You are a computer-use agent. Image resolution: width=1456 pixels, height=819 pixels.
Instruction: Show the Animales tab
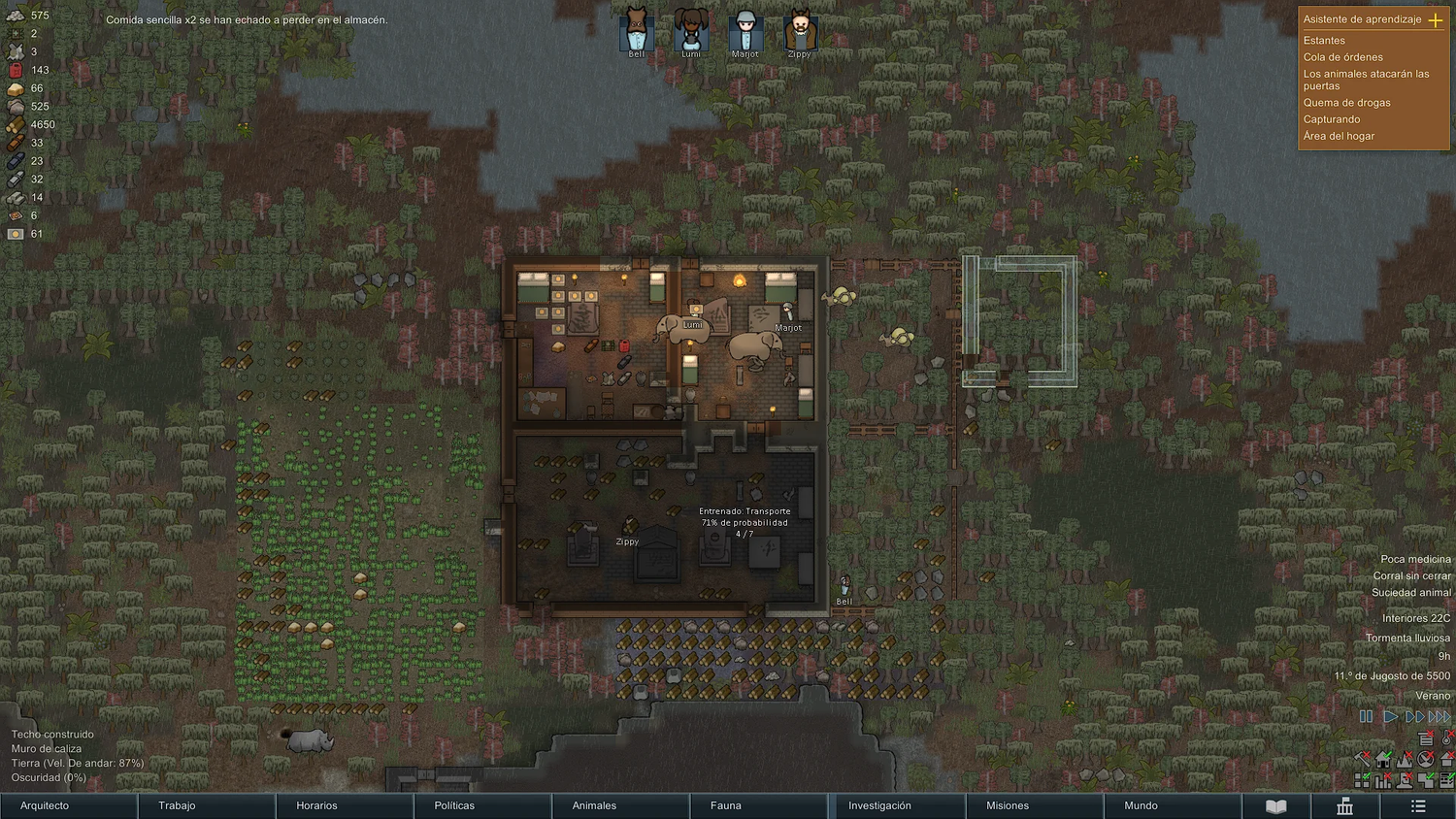pyautogui.click(x=619, y=805)
